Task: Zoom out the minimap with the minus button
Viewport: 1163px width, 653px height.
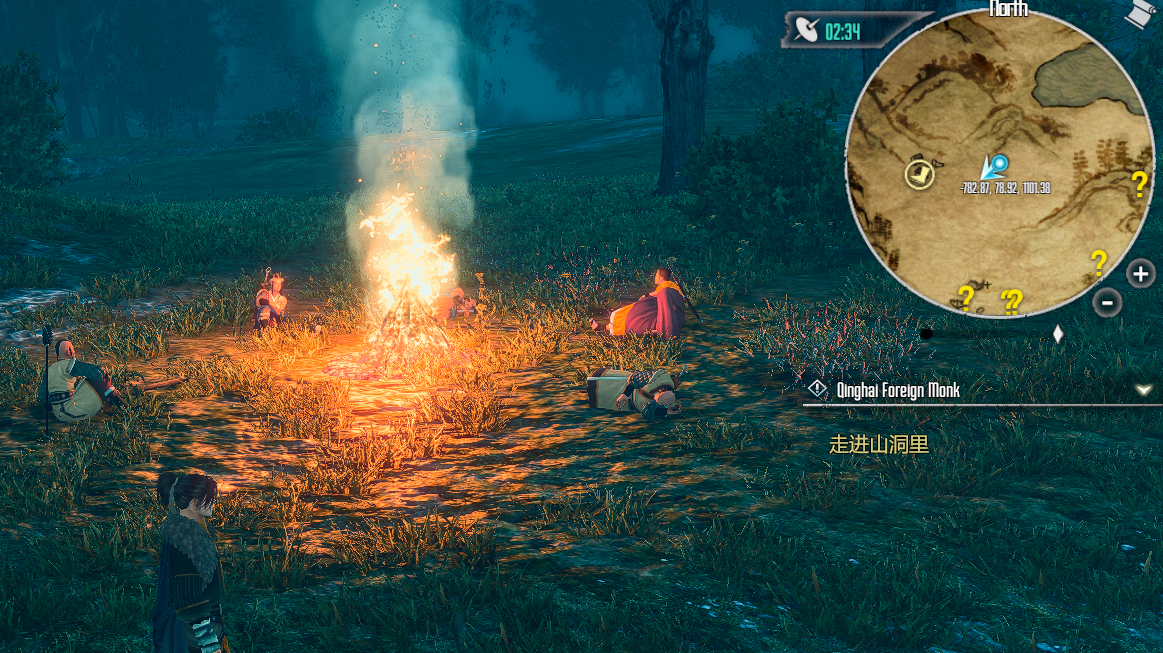Action: point(1107,301)
